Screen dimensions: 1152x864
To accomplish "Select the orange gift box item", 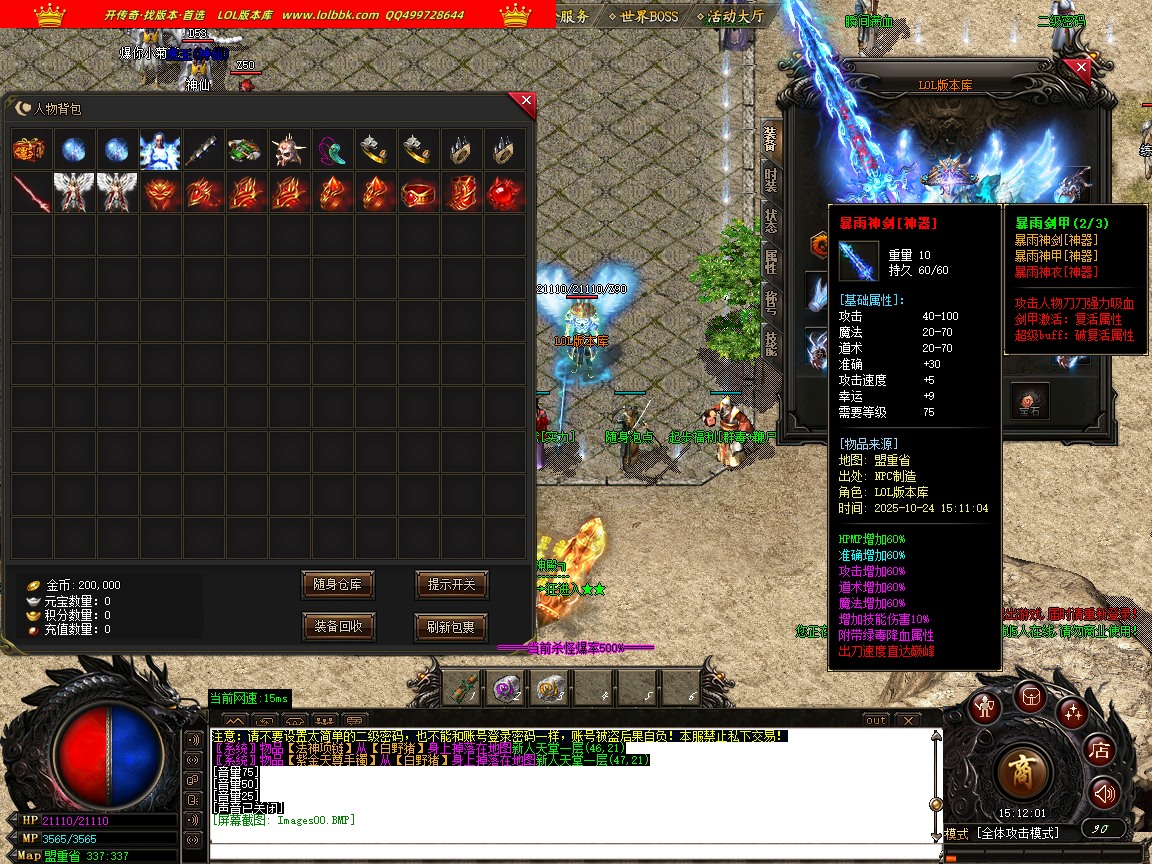I will (x=31, y=150).
